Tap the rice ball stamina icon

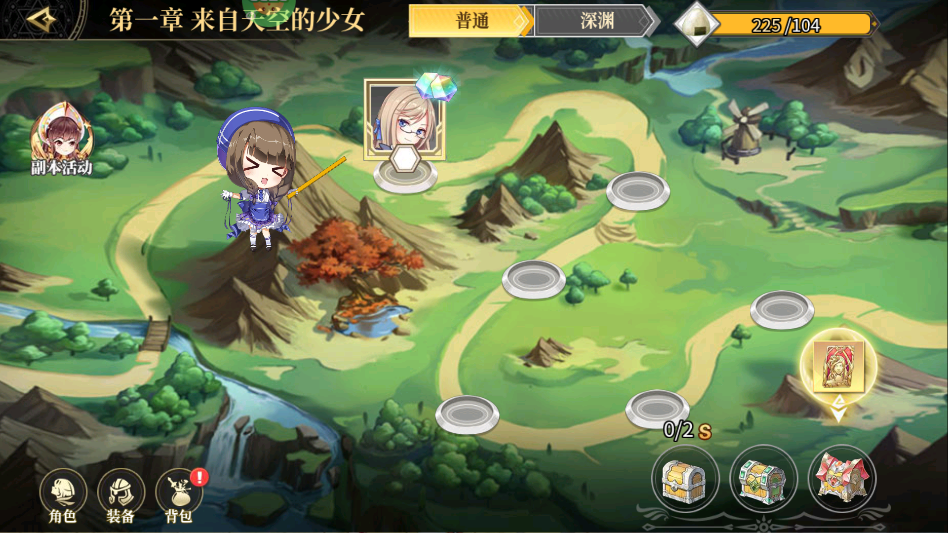point(696,23)
